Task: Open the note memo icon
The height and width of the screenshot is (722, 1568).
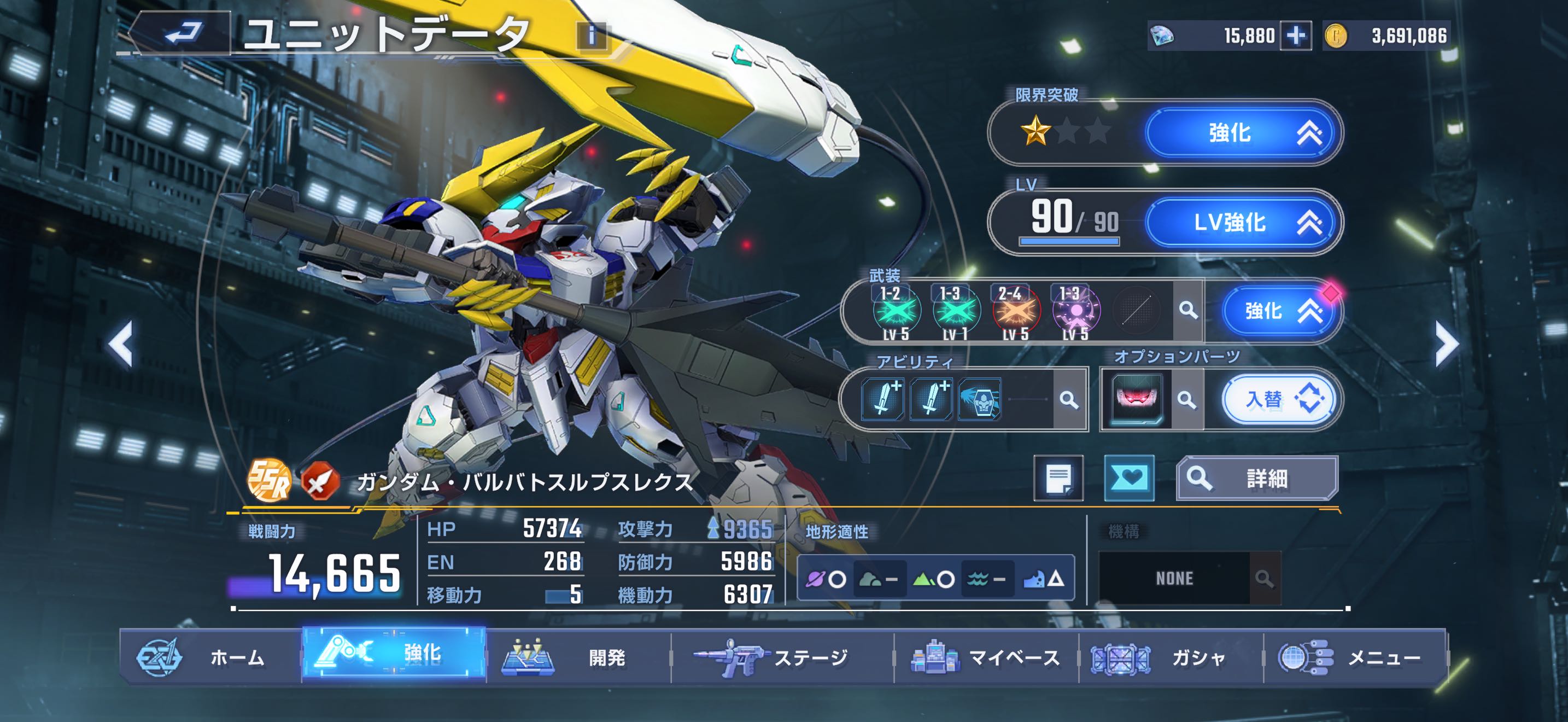Action: tap(1058, 479)
